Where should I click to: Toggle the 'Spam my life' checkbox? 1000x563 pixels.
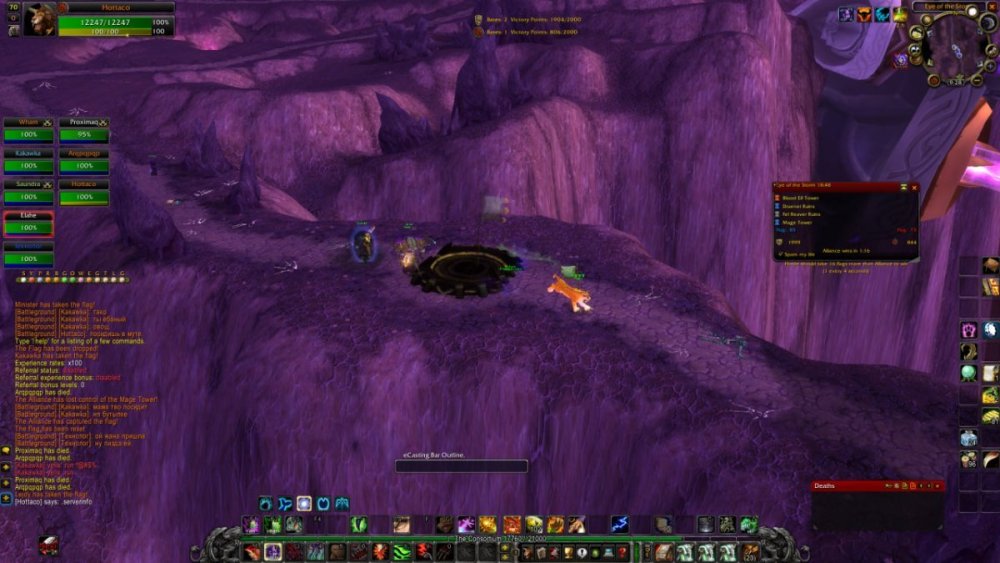(780, 255)
